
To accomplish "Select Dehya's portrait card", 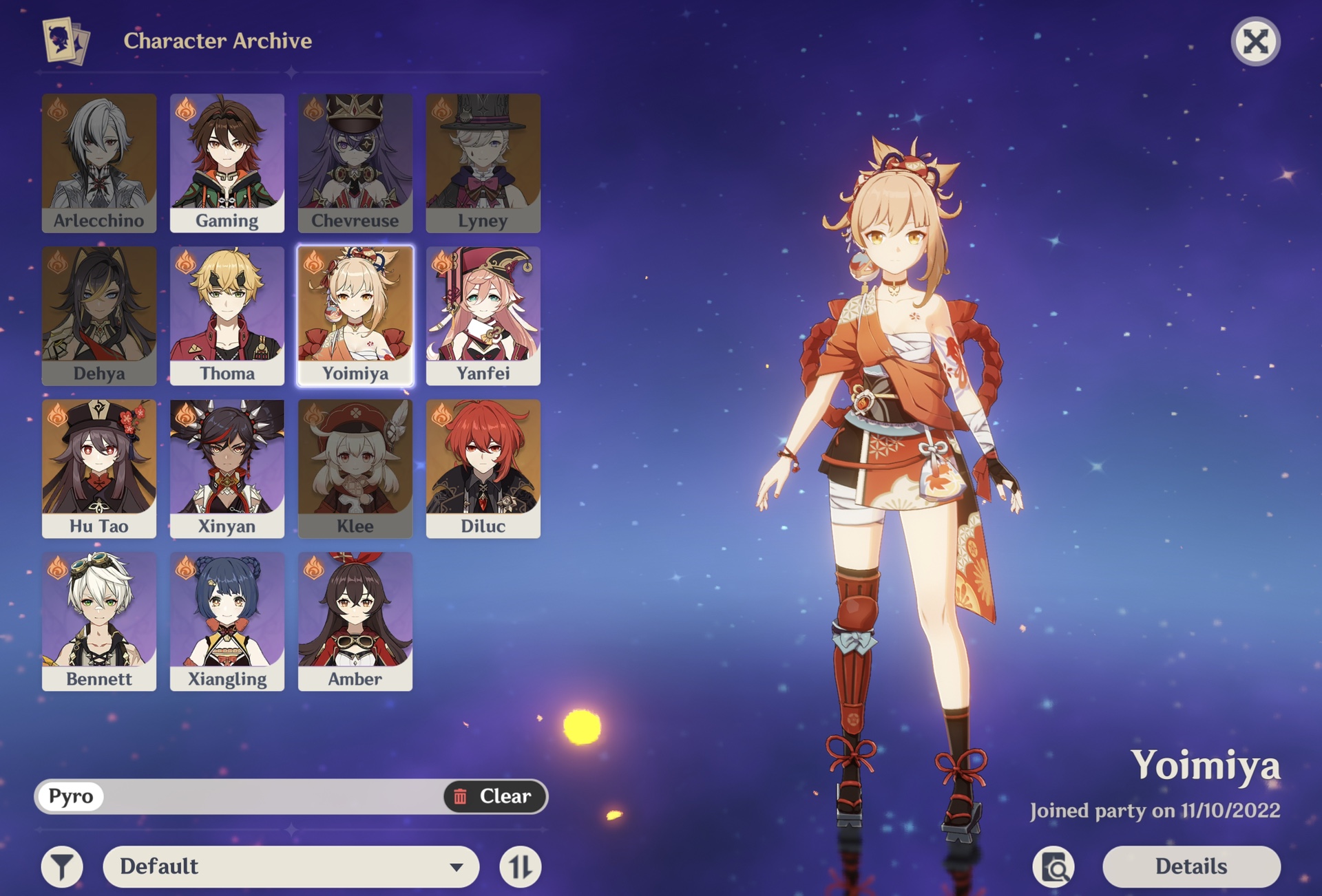I will (99, 316).
